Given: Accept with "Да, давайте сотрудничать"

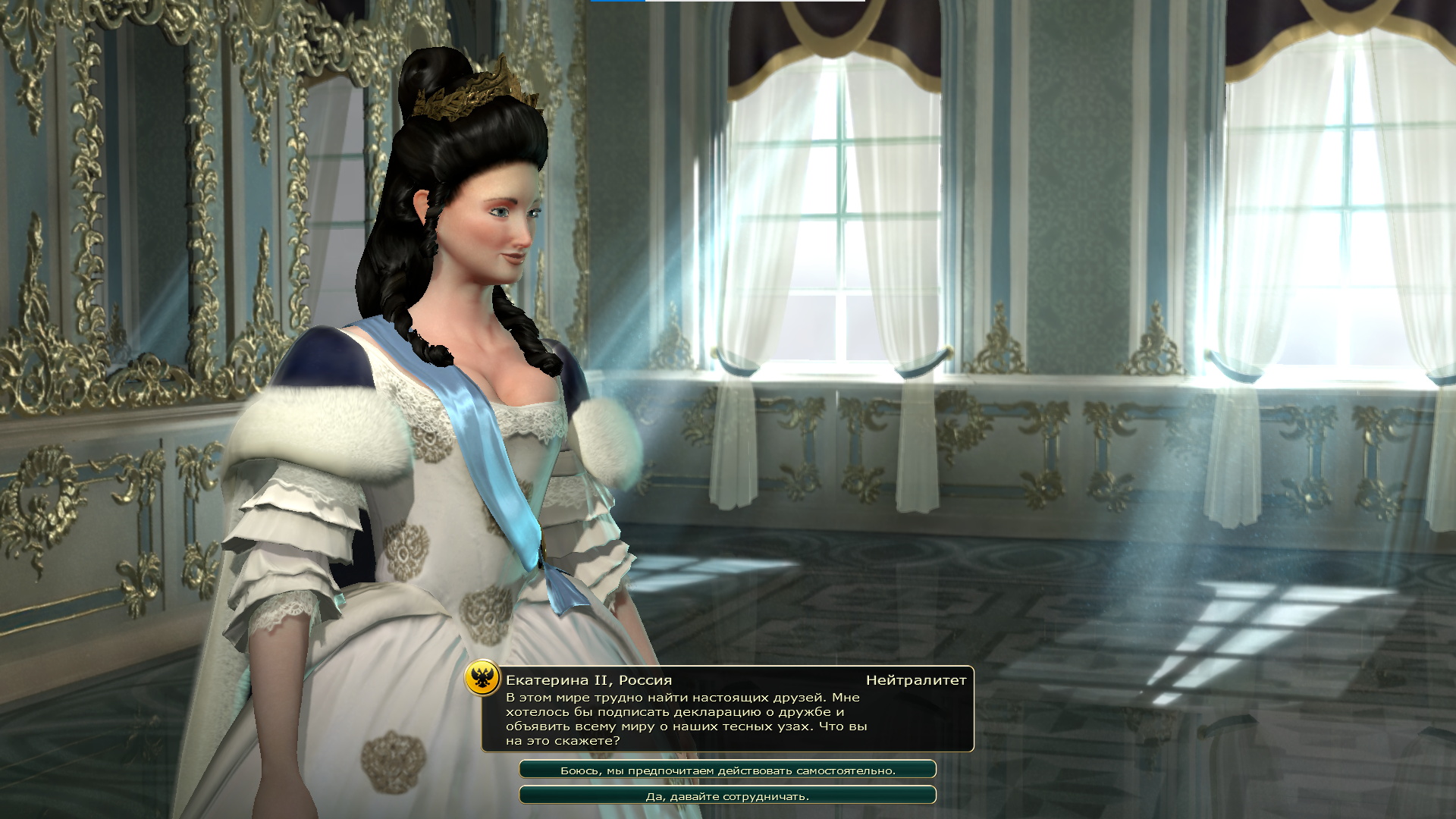Looking at the screenshot, I should pyautogui.click(x=727, y=796).
